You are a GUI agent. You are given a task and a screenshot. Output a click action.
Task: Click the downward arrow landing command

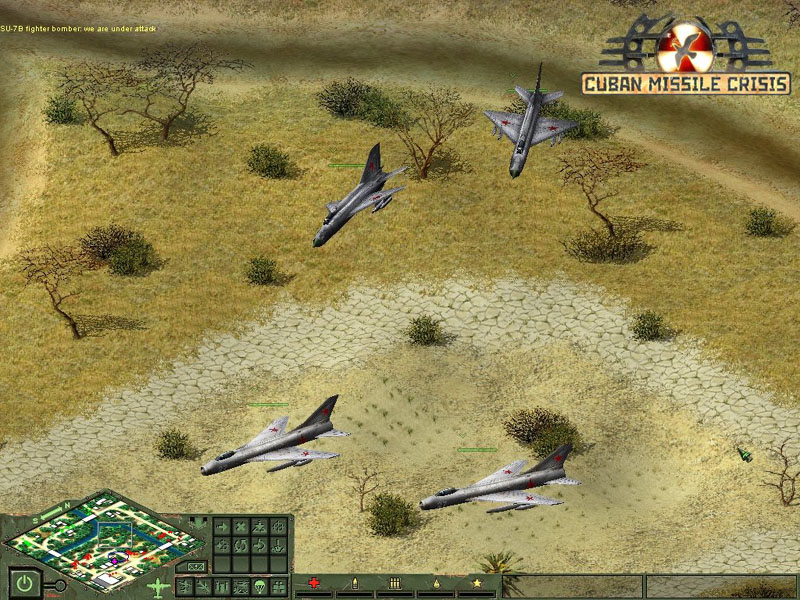[278, 545]
